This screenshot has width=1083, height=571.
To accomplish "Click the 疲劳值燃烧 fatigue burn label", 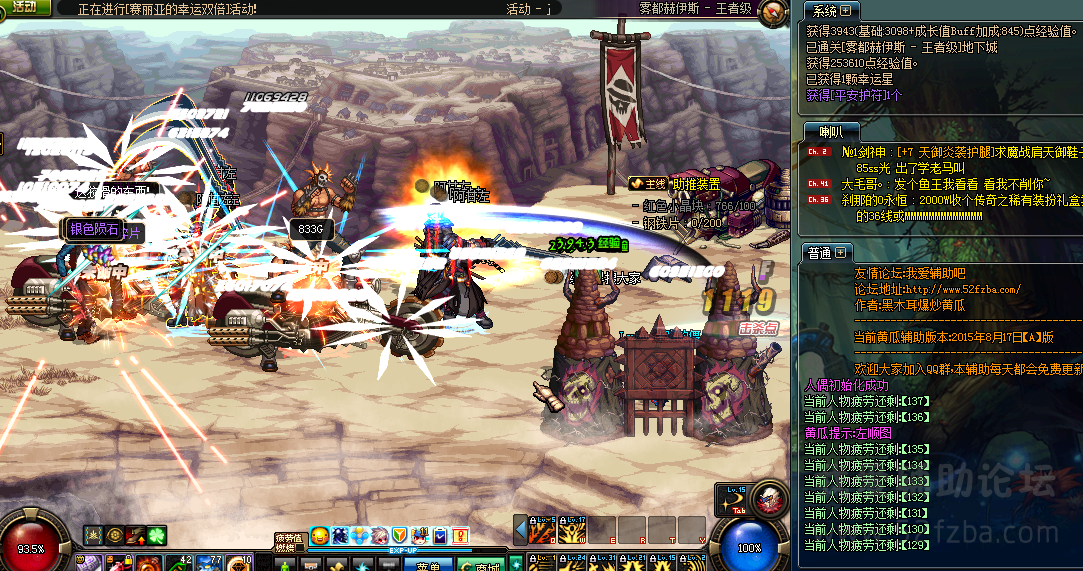I will 289,542.
